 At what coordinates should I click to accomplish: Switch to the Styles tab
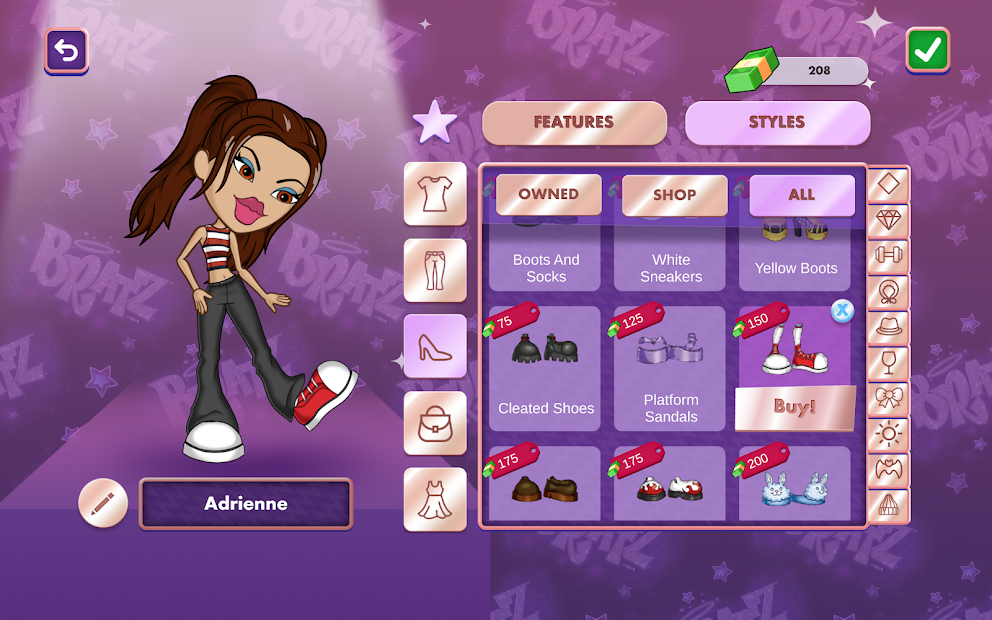click(777, 123)
